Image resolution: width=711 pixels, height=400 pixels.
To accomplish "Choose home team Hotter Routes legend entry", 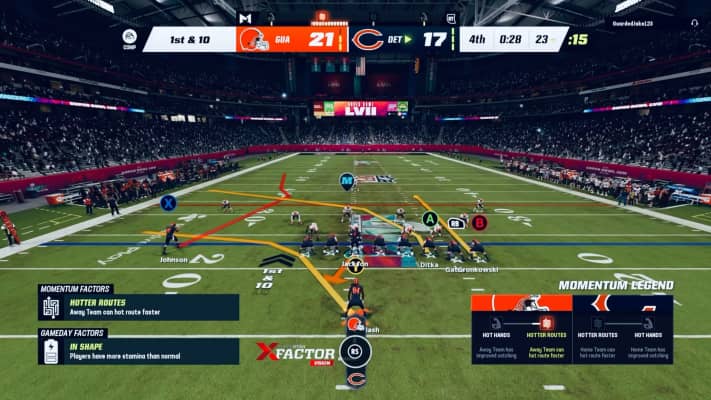I will 598,337.
